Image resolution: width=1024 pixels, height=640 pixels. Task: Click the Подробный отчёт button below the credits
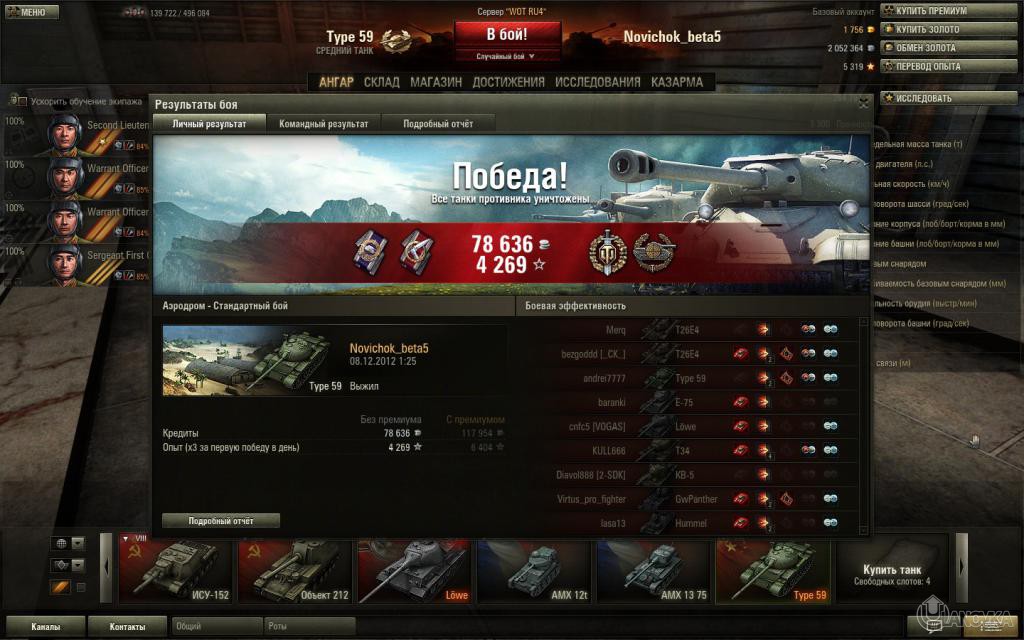[221, 521]
